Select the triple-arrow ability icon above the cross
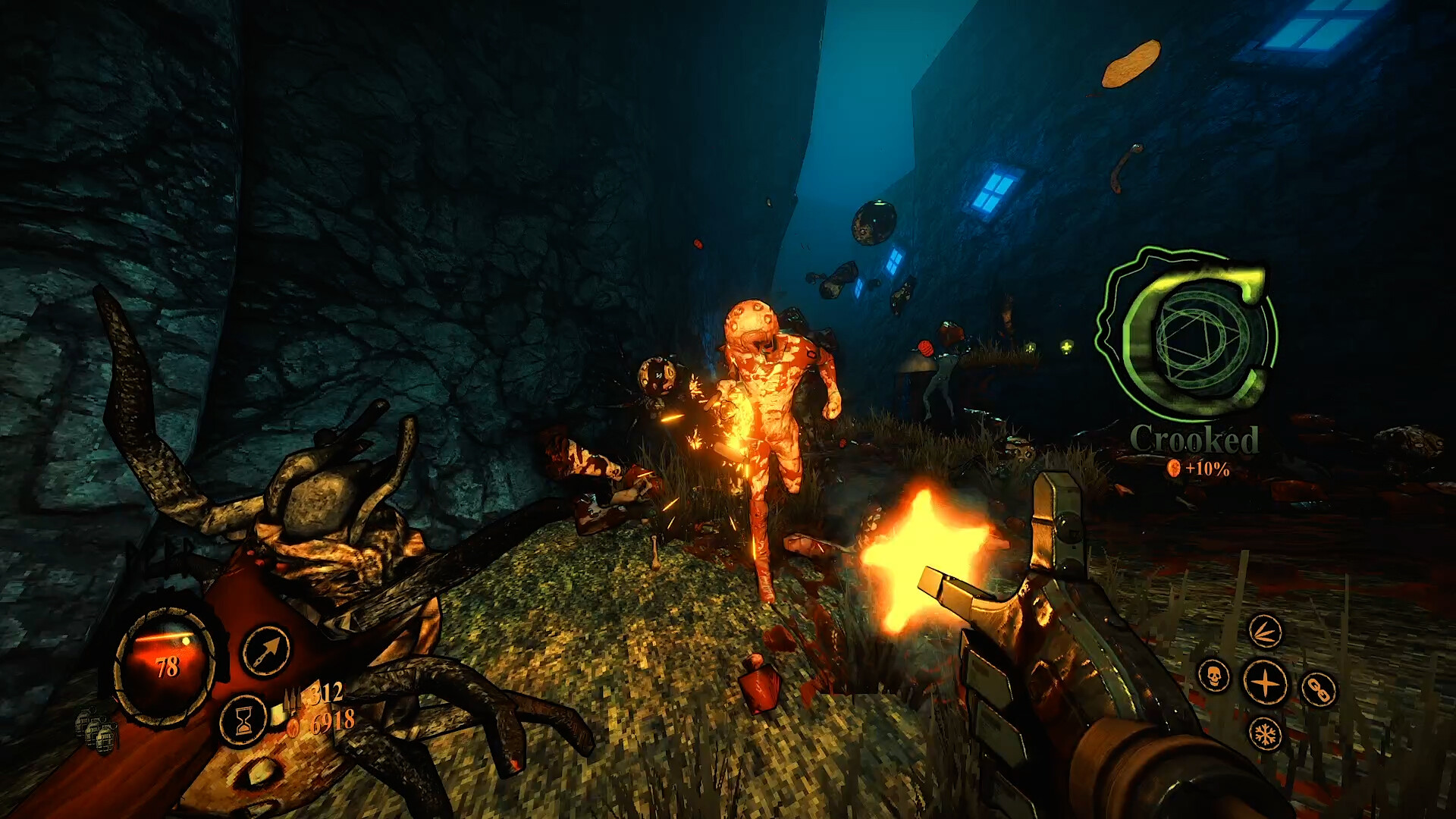The width and height of the screenshot is (1456, 819). point(1266,632)
